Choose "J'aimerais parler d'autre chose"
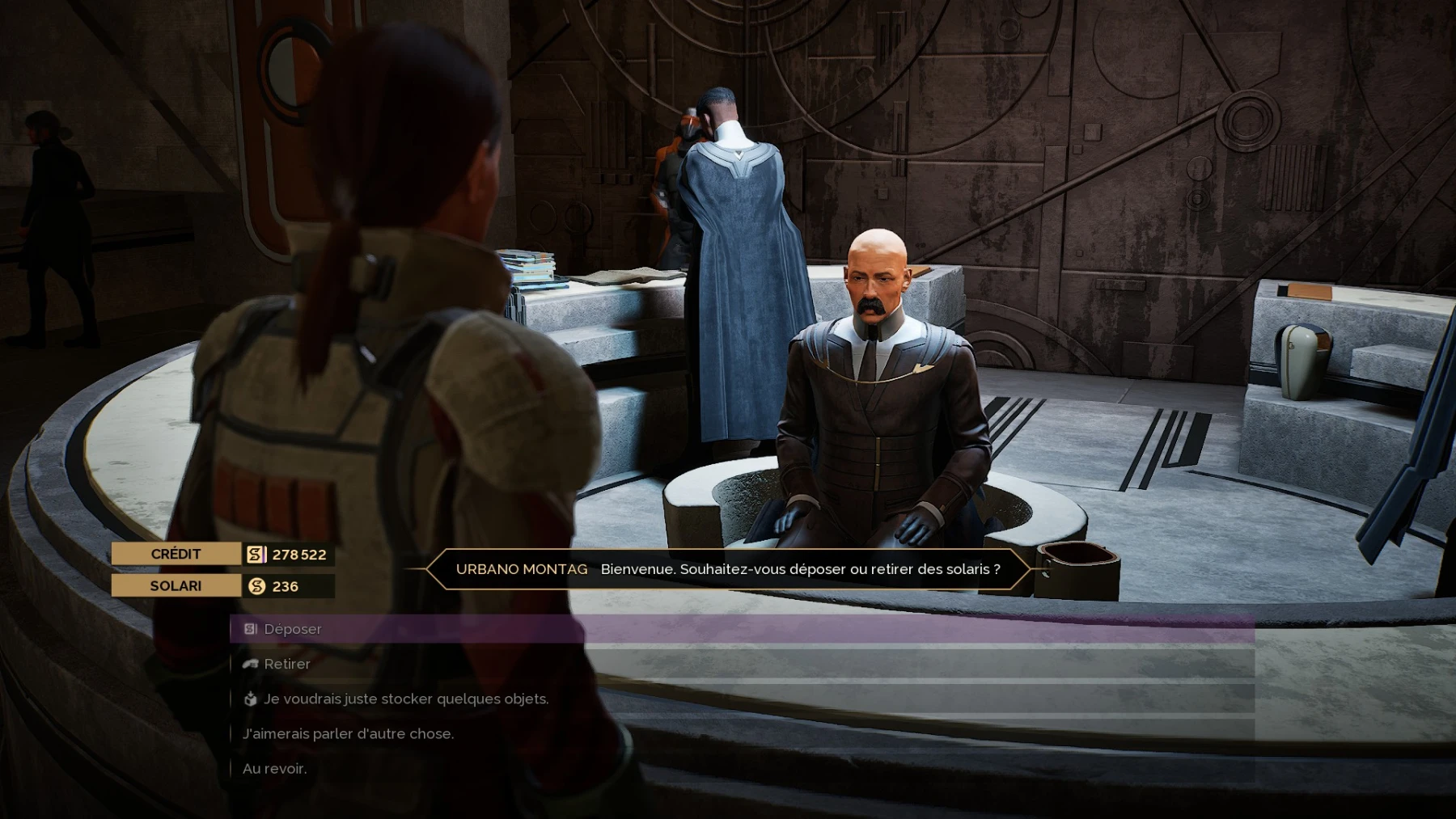The height and width of the screenshot is (819, 1456). pos(348,733)
